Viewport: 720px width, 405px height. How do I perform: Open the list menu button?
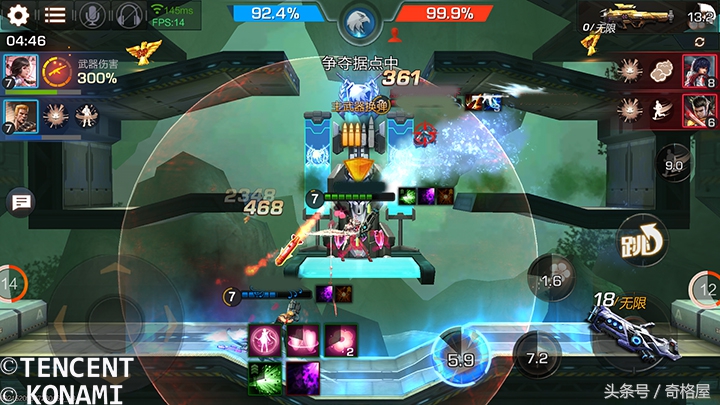[x=55, y=15]
